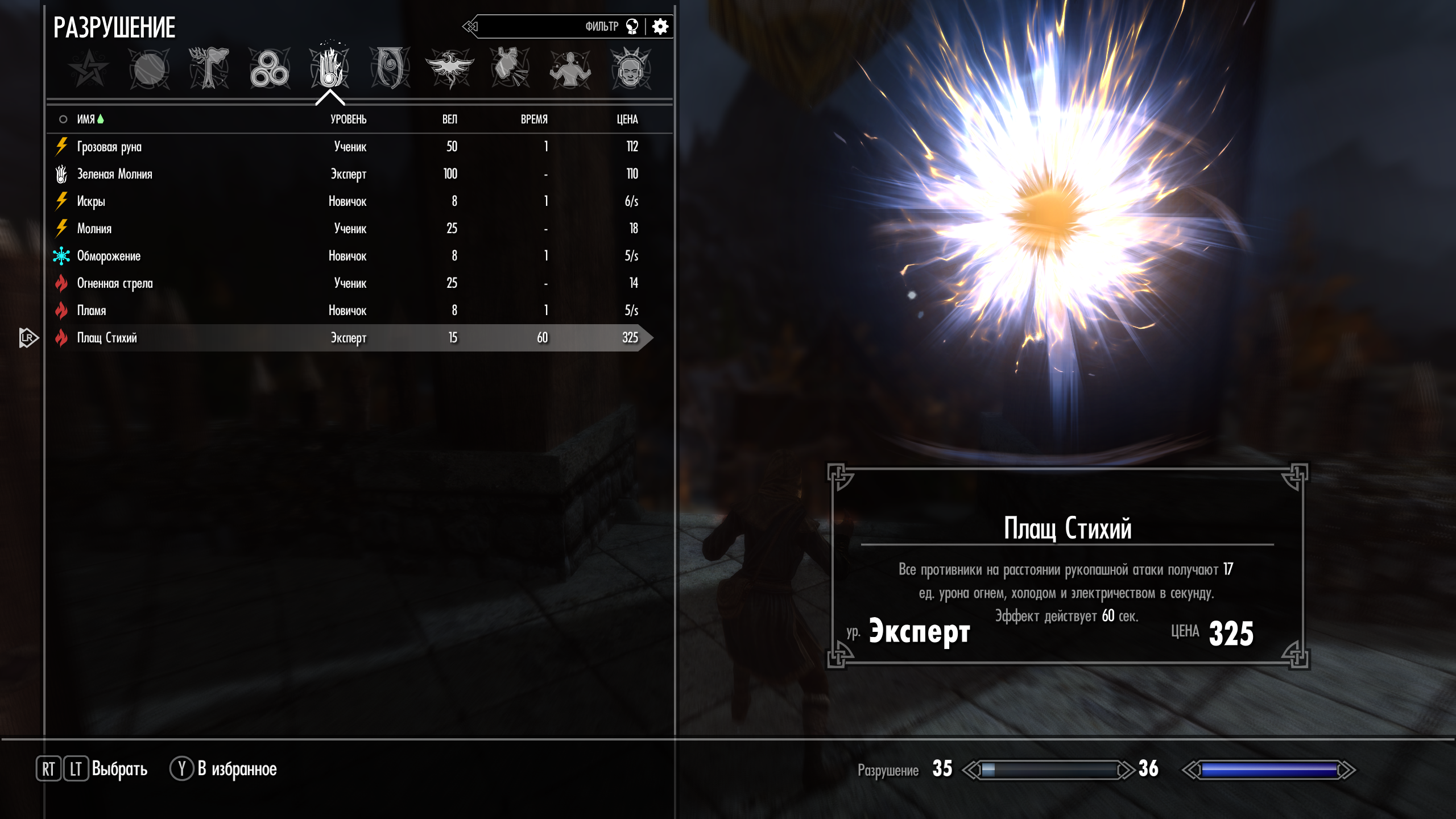Sort by ИМЯ name column
The width and height of the screenshot is (1456, 819).
[86, 119]
